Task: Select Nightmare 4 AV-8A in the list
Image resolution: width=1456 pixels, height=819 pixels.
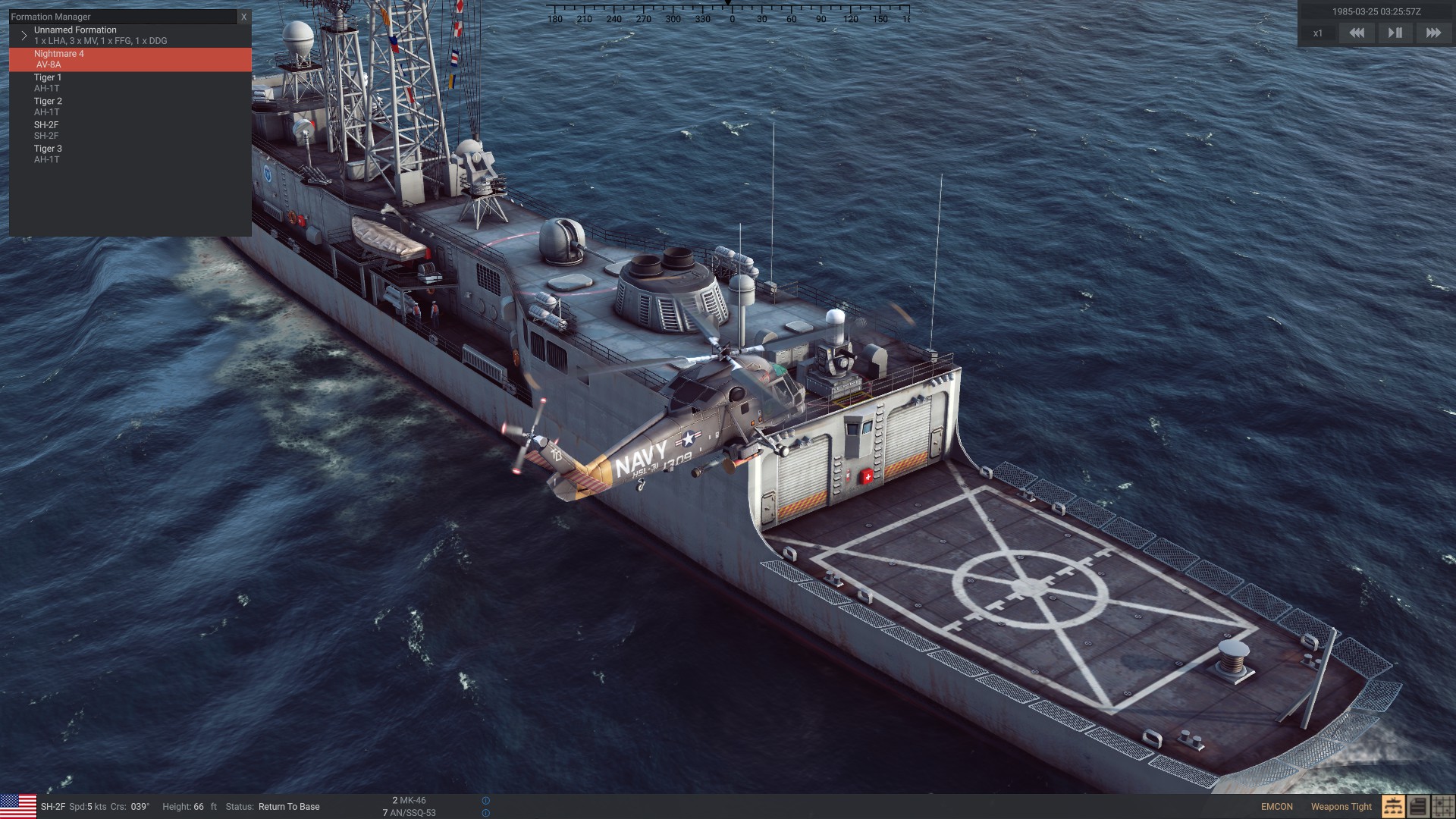Action: [130, 59]
